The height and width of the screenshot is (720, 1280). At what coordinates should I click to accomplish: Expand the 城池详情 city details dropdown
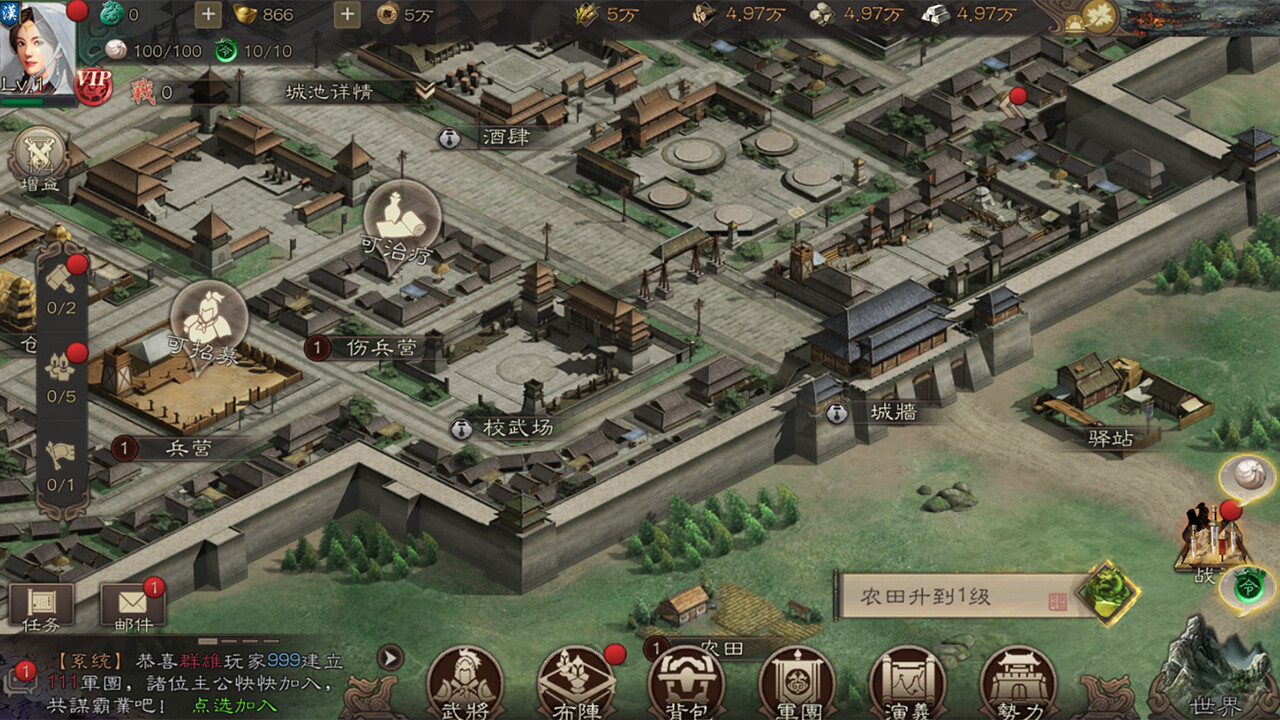(426, 91)
